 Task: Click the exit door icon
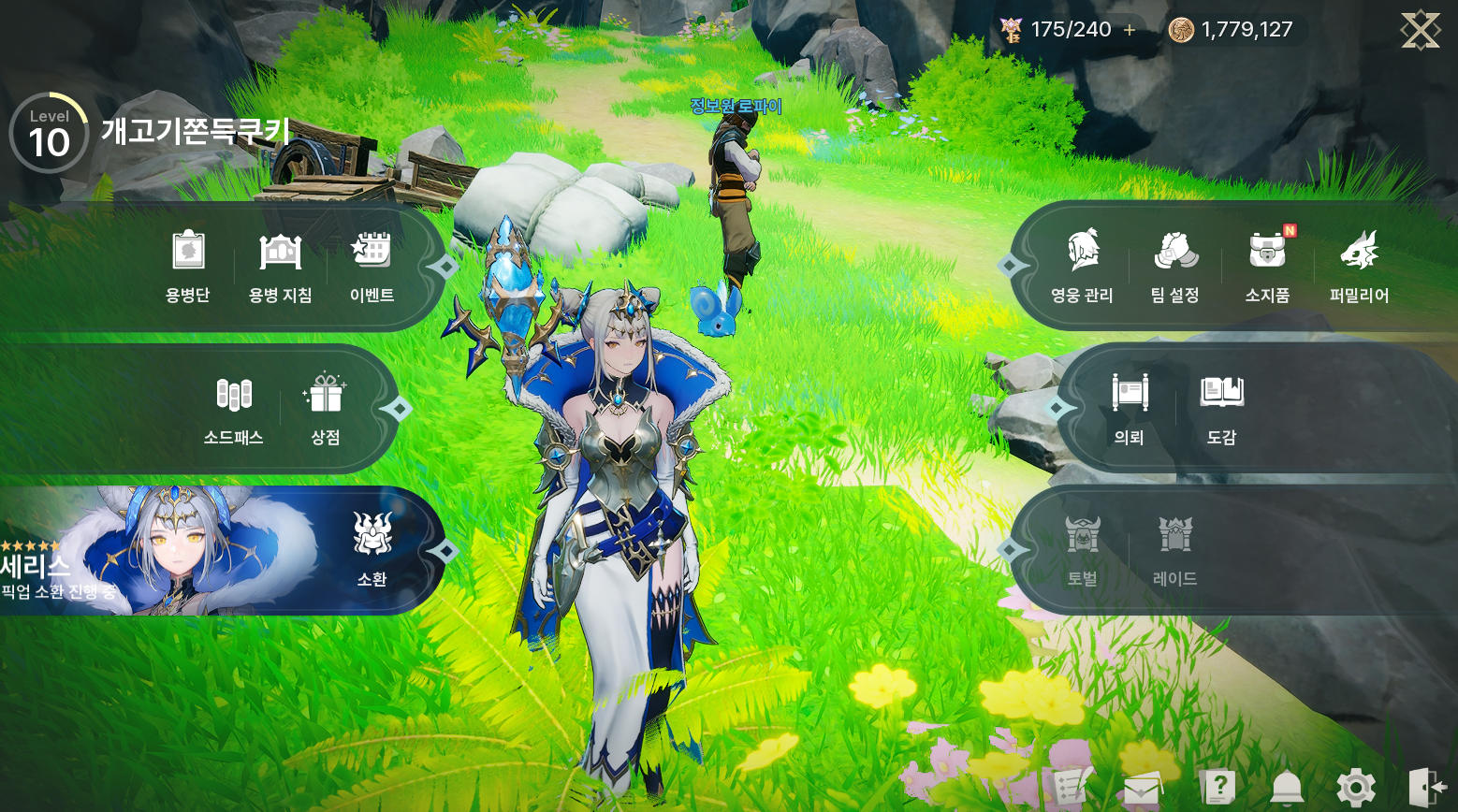(x=1427, y=788)
